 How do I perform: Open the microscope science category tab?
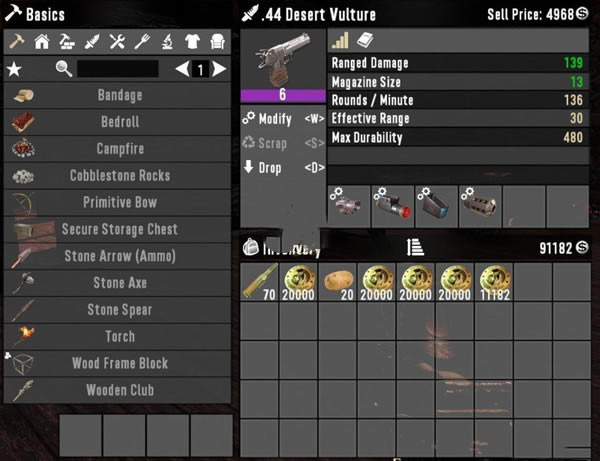(166, 42)
